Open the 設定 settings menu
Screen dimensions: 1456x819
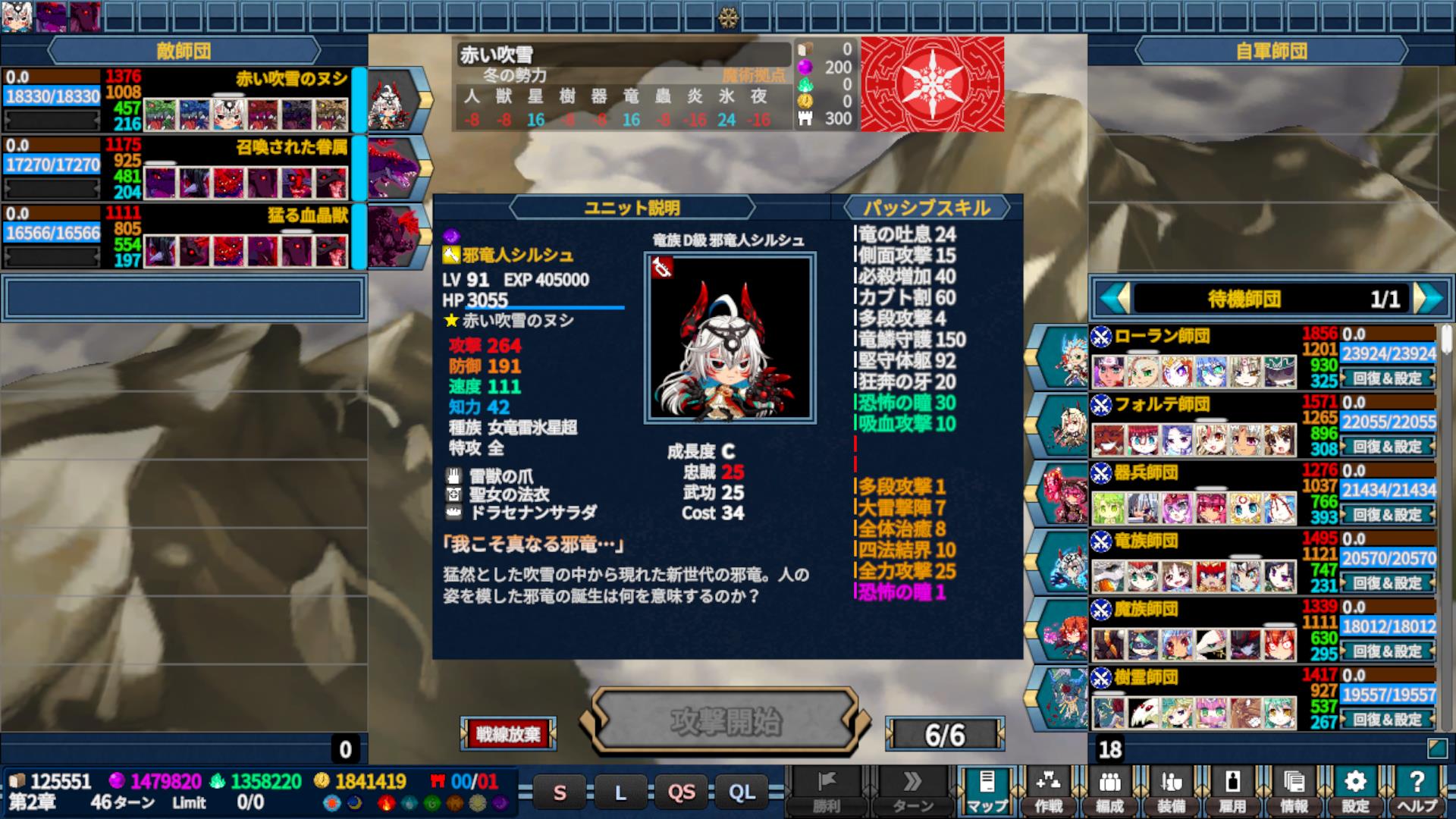click(1355, 790)
